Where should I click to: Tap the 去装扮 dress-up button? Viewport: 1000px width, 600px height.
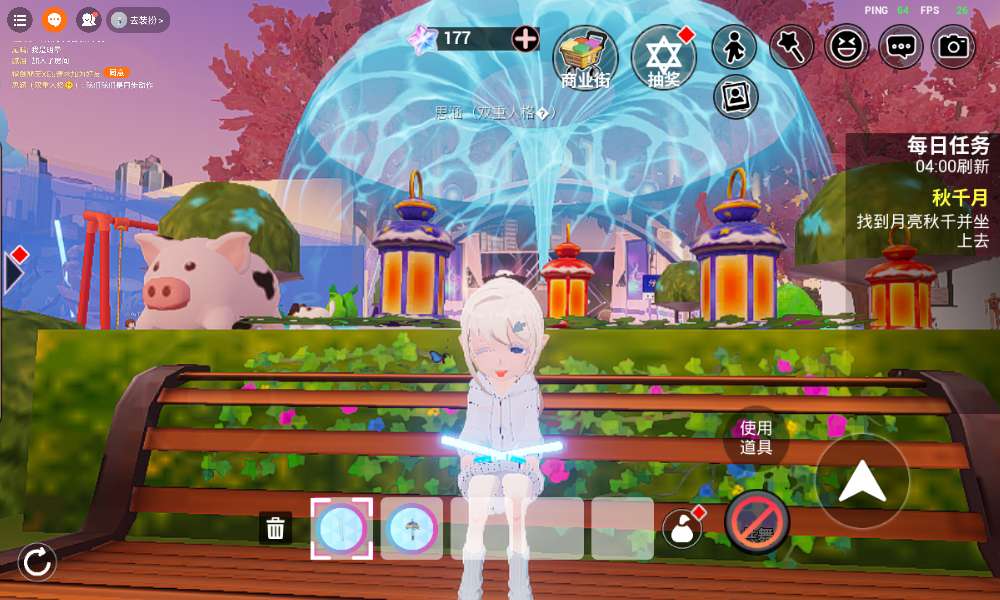click(137, 19)
